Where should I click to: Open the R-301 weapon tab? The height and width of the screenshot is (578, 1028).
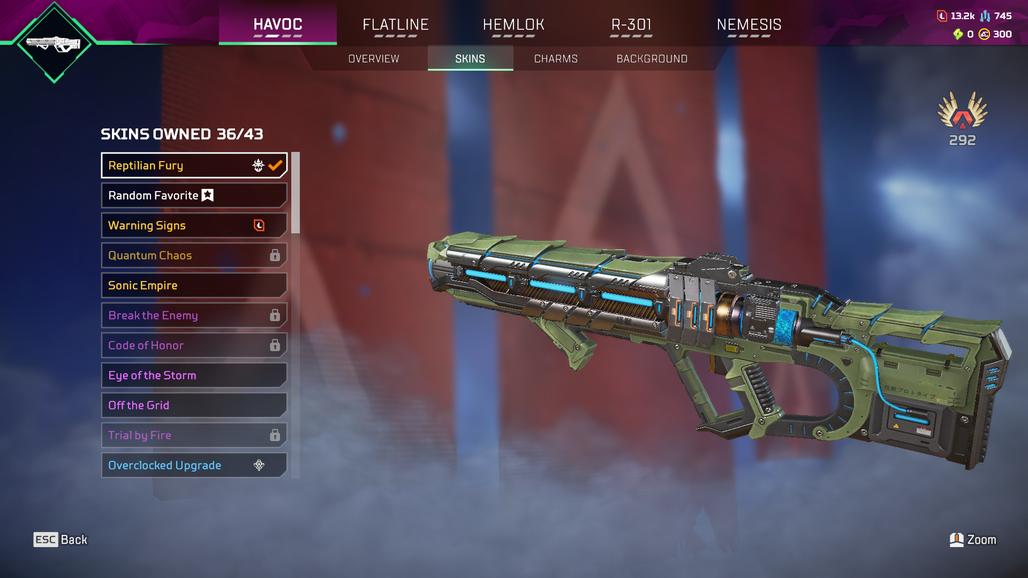click(x=631, y=25)
